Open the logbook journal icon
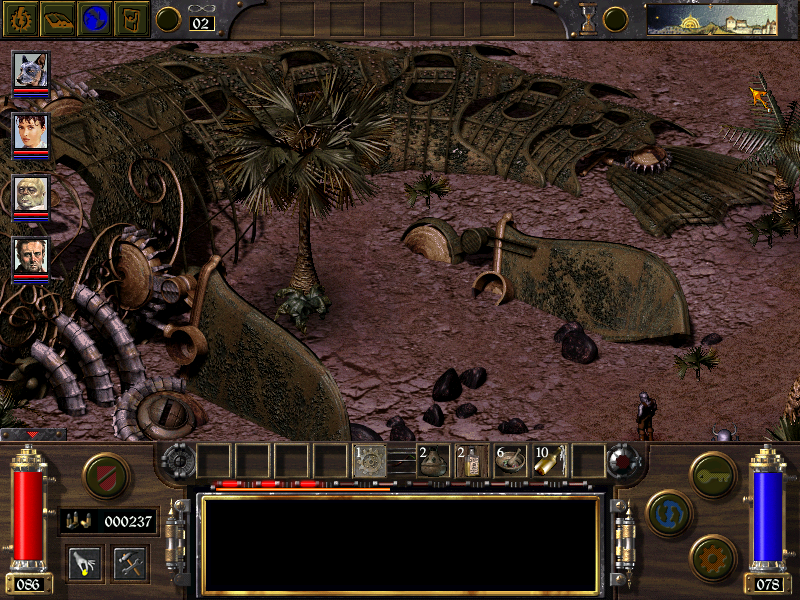 click(59, 19)
